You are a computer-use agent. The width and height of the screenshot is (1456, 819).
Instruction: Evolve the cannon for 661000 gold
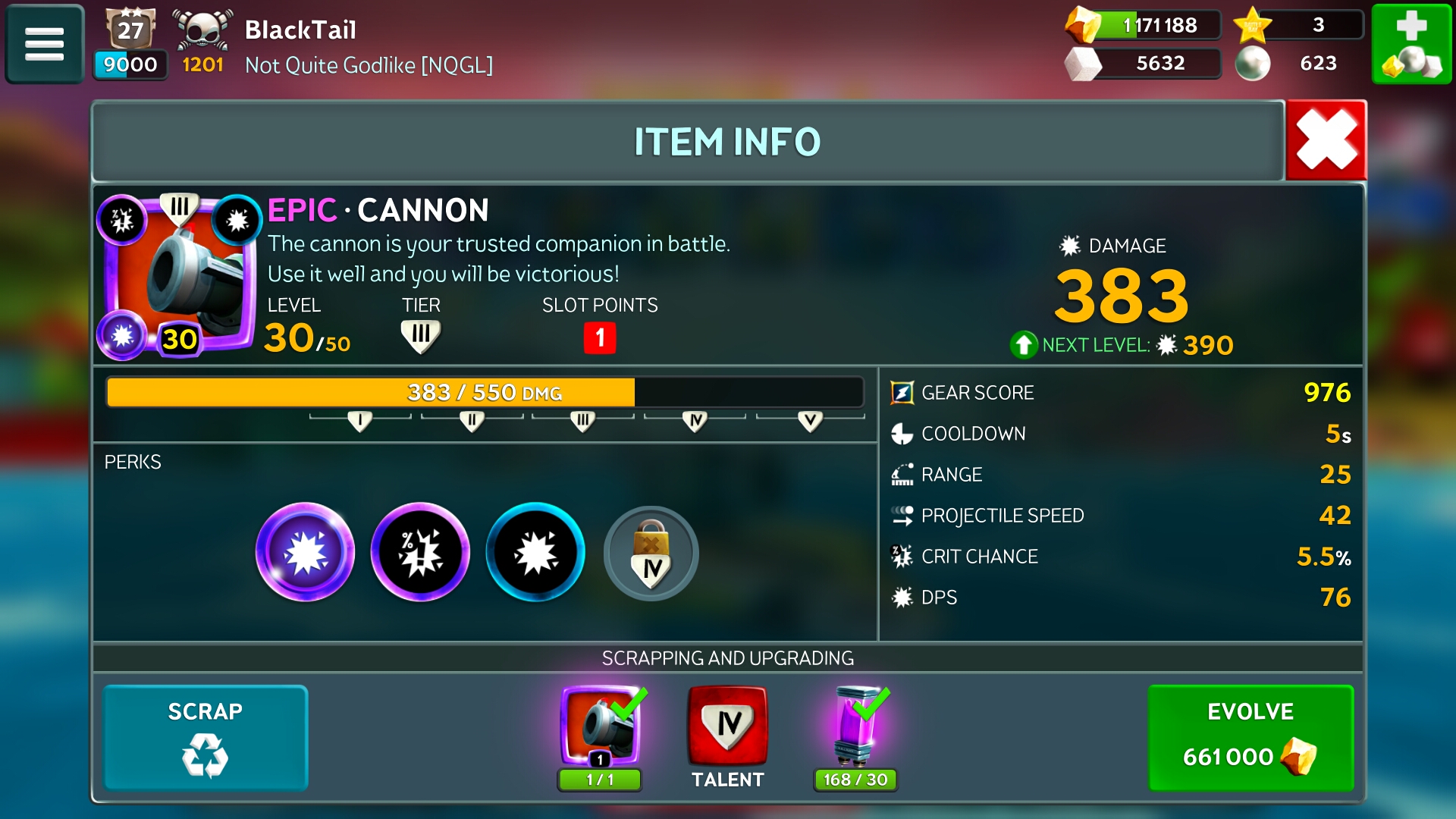coord(1250,738)
